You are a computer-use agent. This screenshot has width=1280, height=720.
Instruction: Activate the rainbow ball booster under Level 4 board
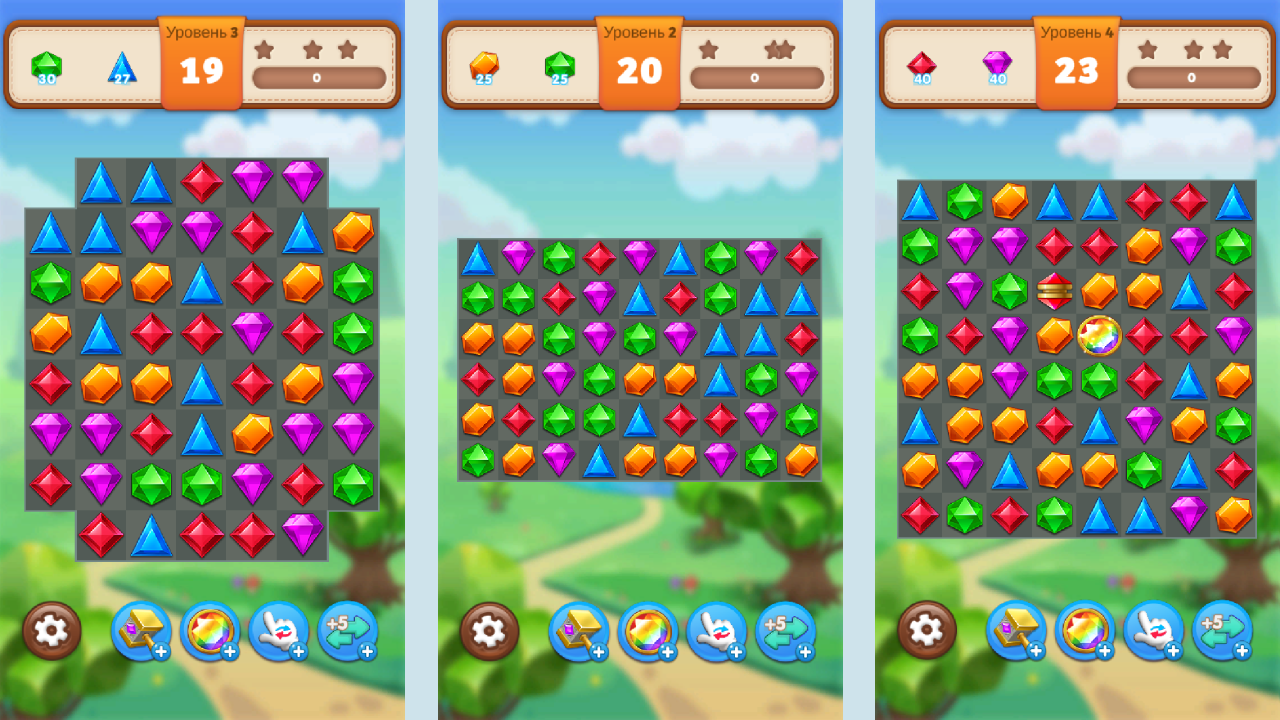1083,632
